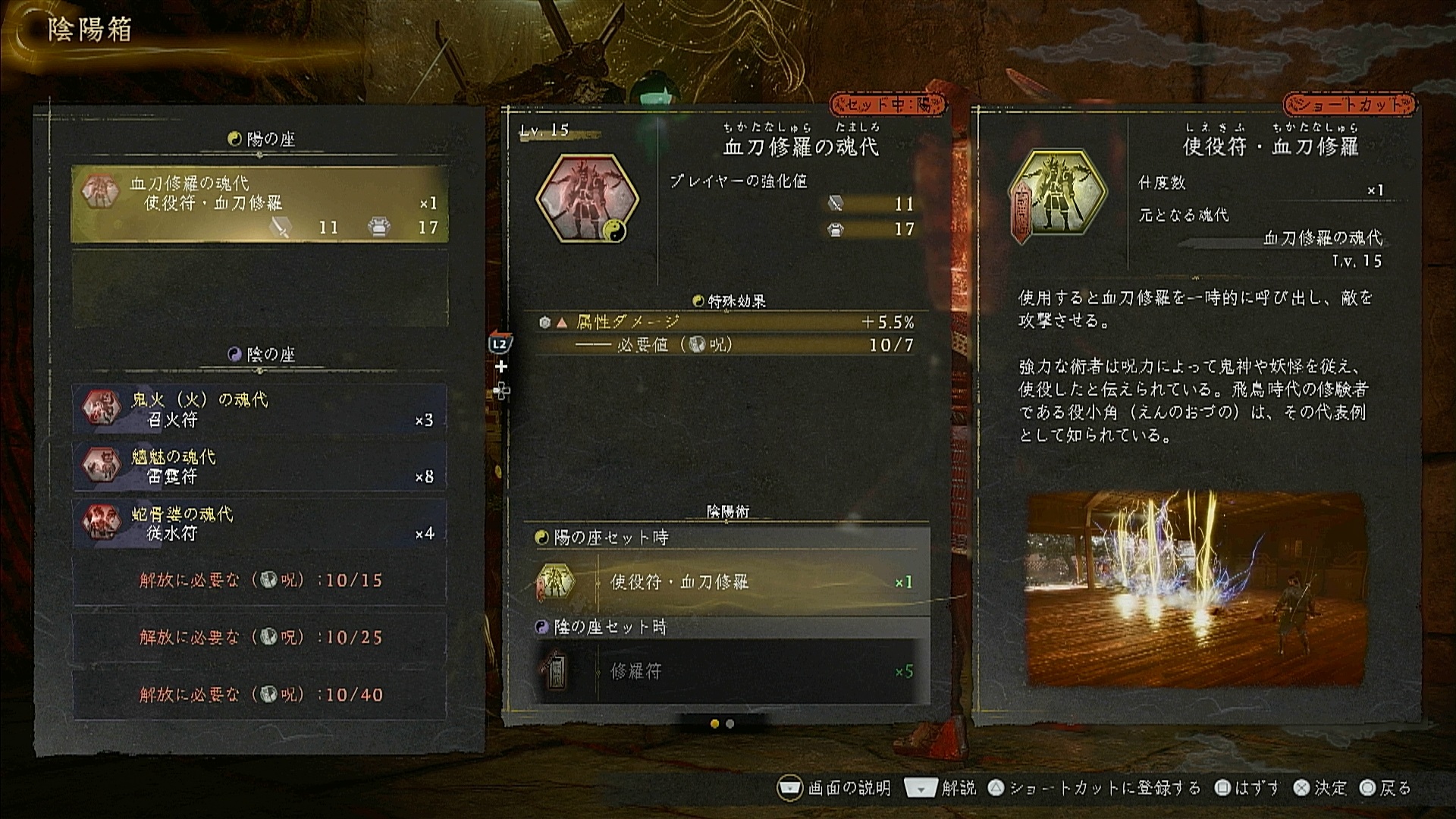
Task: Register shortcut via ショートカットに登録する
Action: (1094, 789)
